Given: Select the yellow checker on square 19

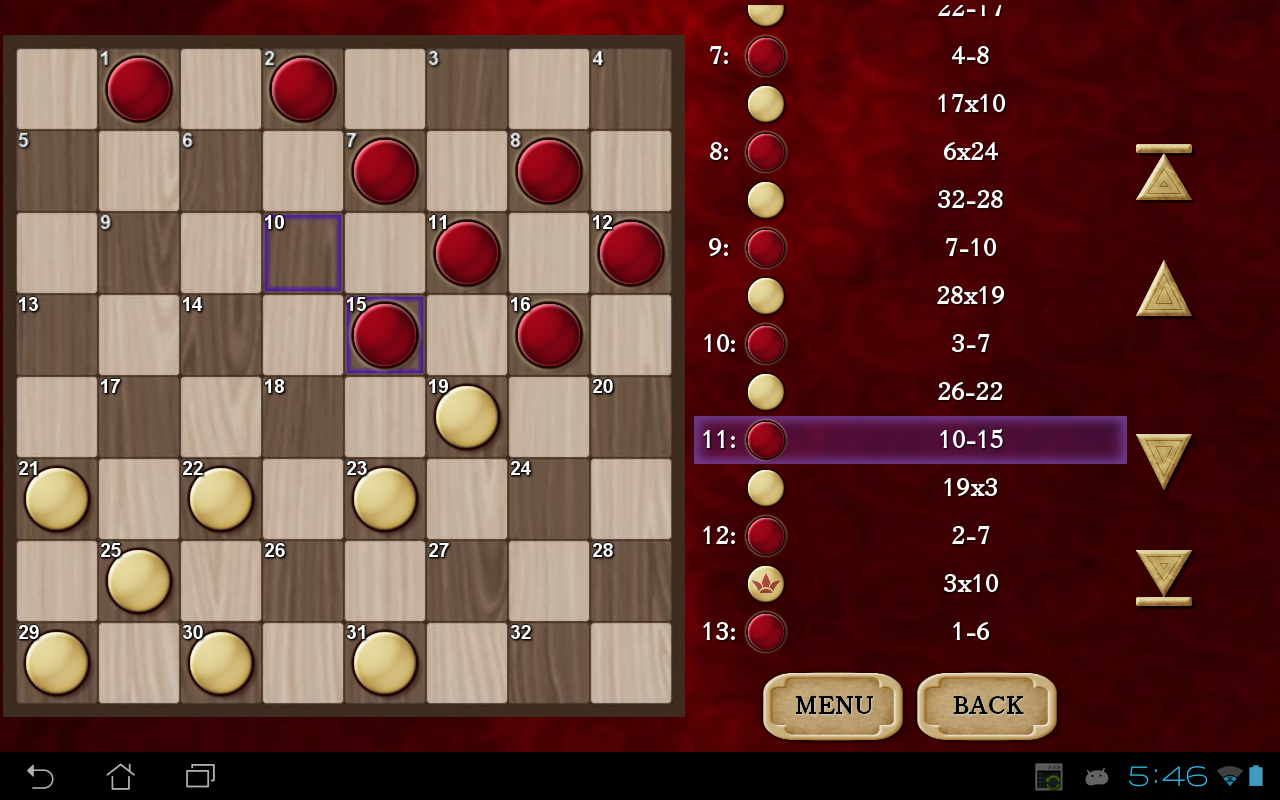Looking at the screenshot, I should tap(466, 417).
